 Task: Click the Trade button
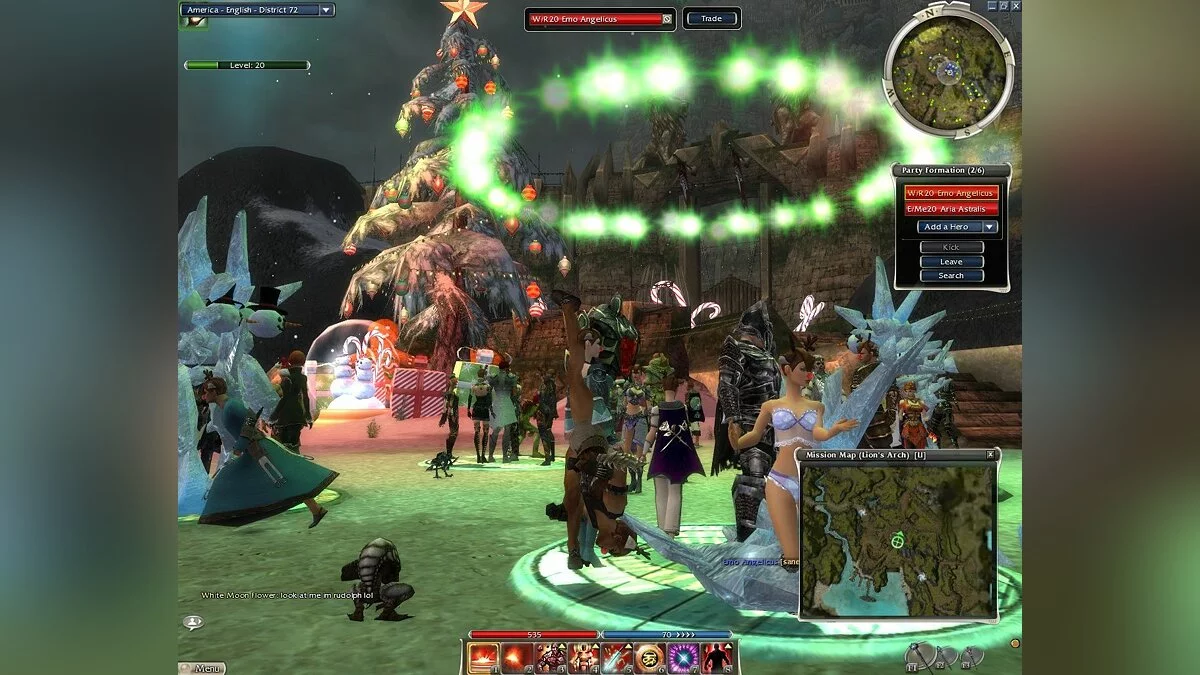(x=711, y=18)
